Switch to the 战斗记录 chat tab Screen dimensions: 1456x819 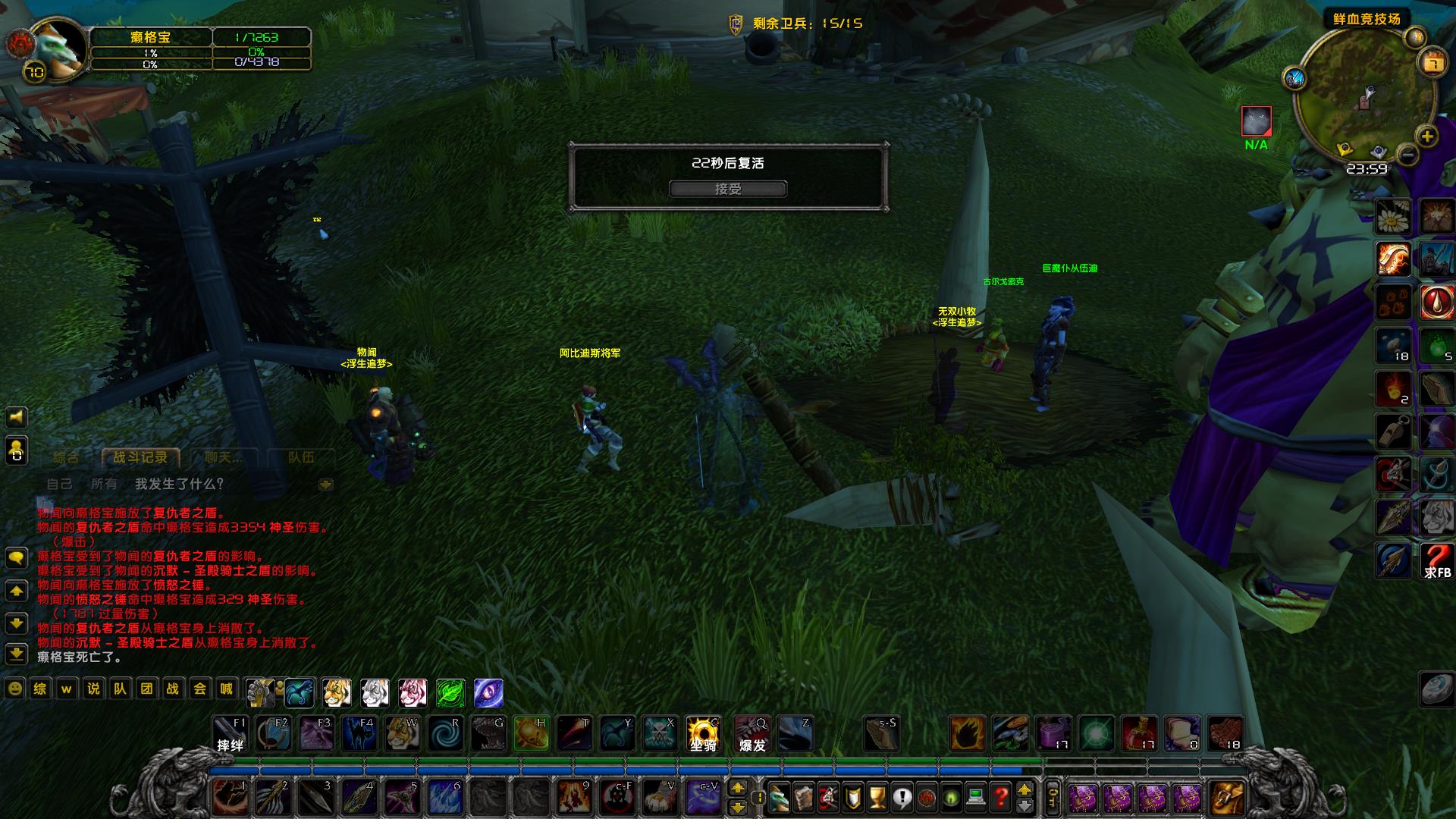pyautogui.click(x=140, y=457)
